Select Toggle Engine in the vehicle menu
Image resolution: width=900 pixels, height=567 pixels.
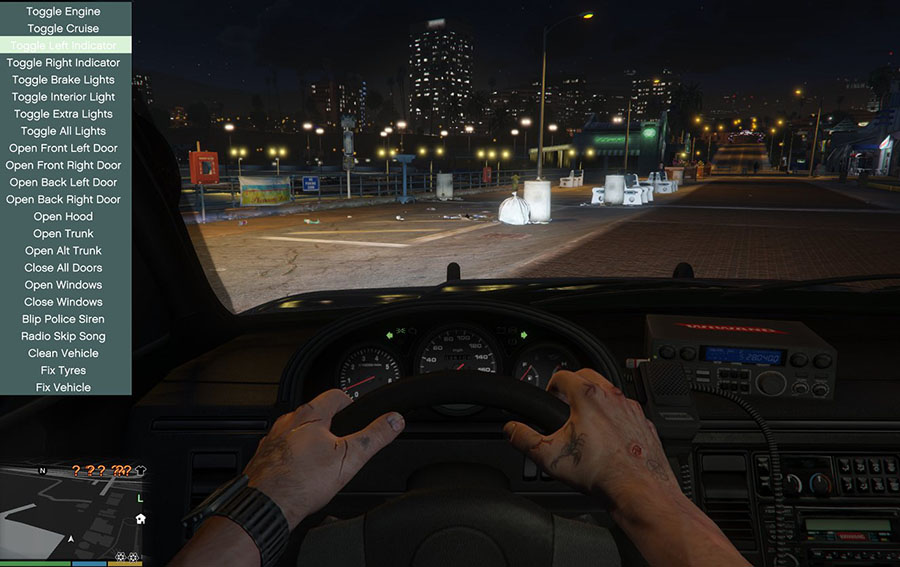(63, 12)
